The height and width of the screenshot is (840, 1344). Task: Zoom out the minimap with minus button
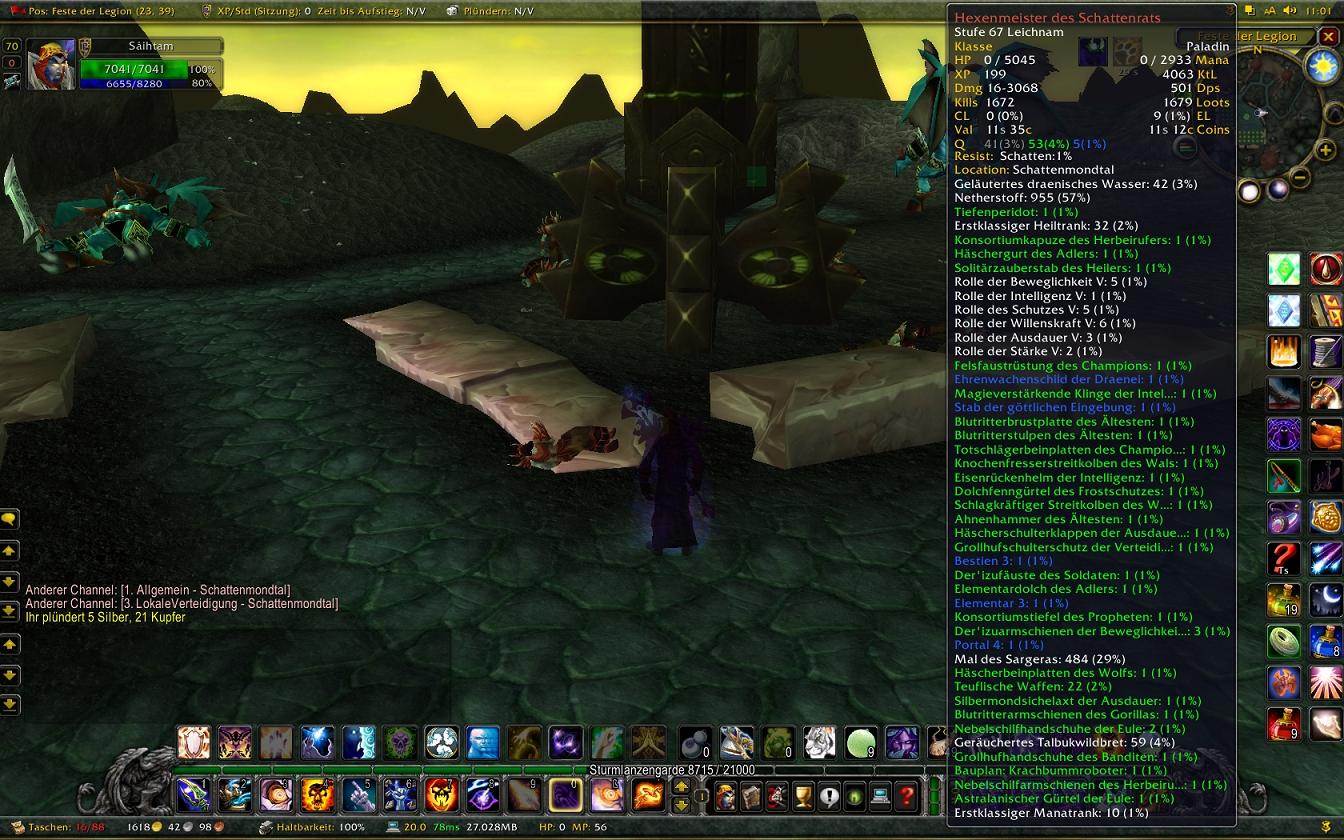(x=1300, y=178)
